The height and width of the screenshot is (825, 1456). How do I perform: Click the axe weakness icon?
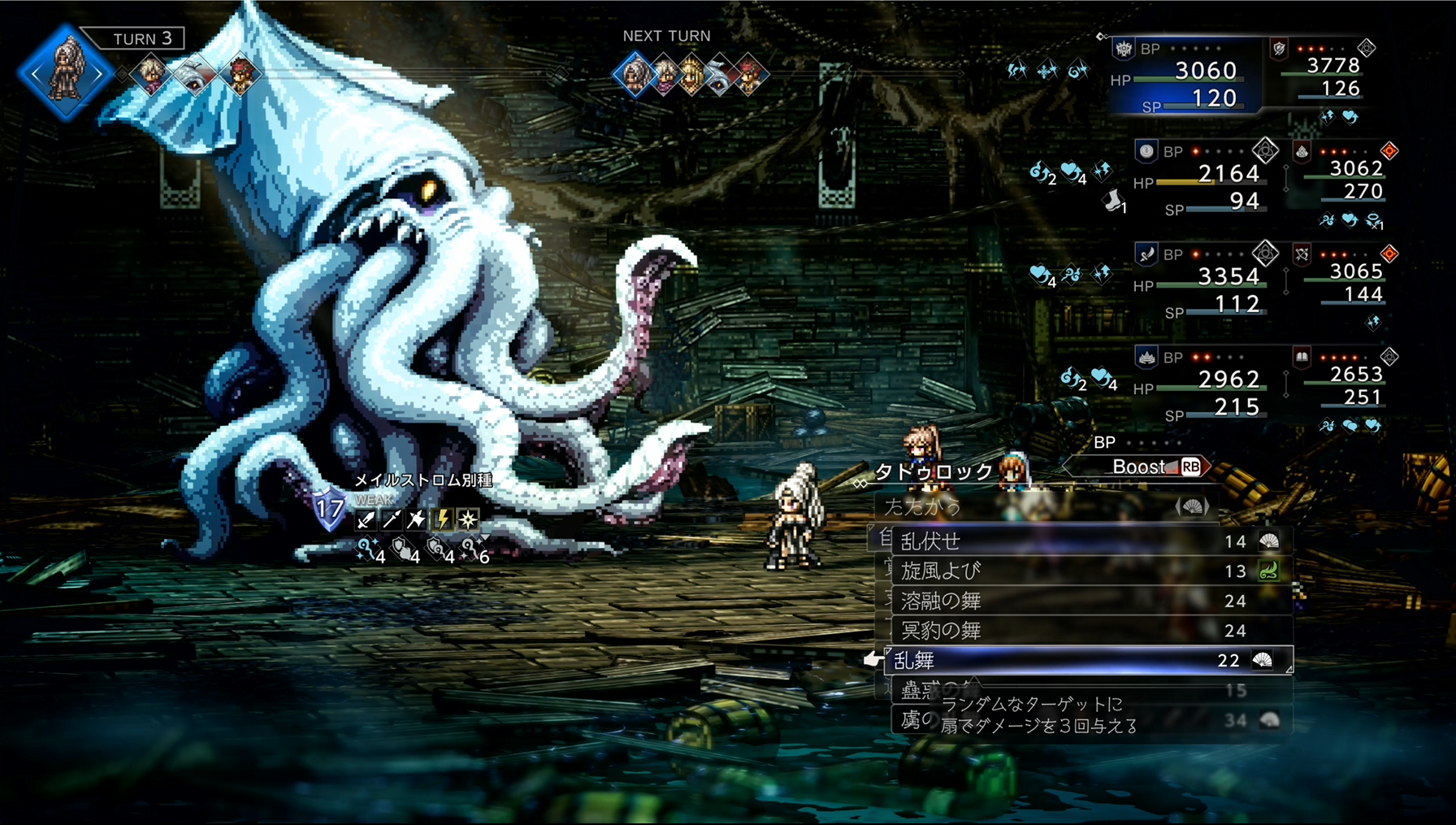coord(417,519)
